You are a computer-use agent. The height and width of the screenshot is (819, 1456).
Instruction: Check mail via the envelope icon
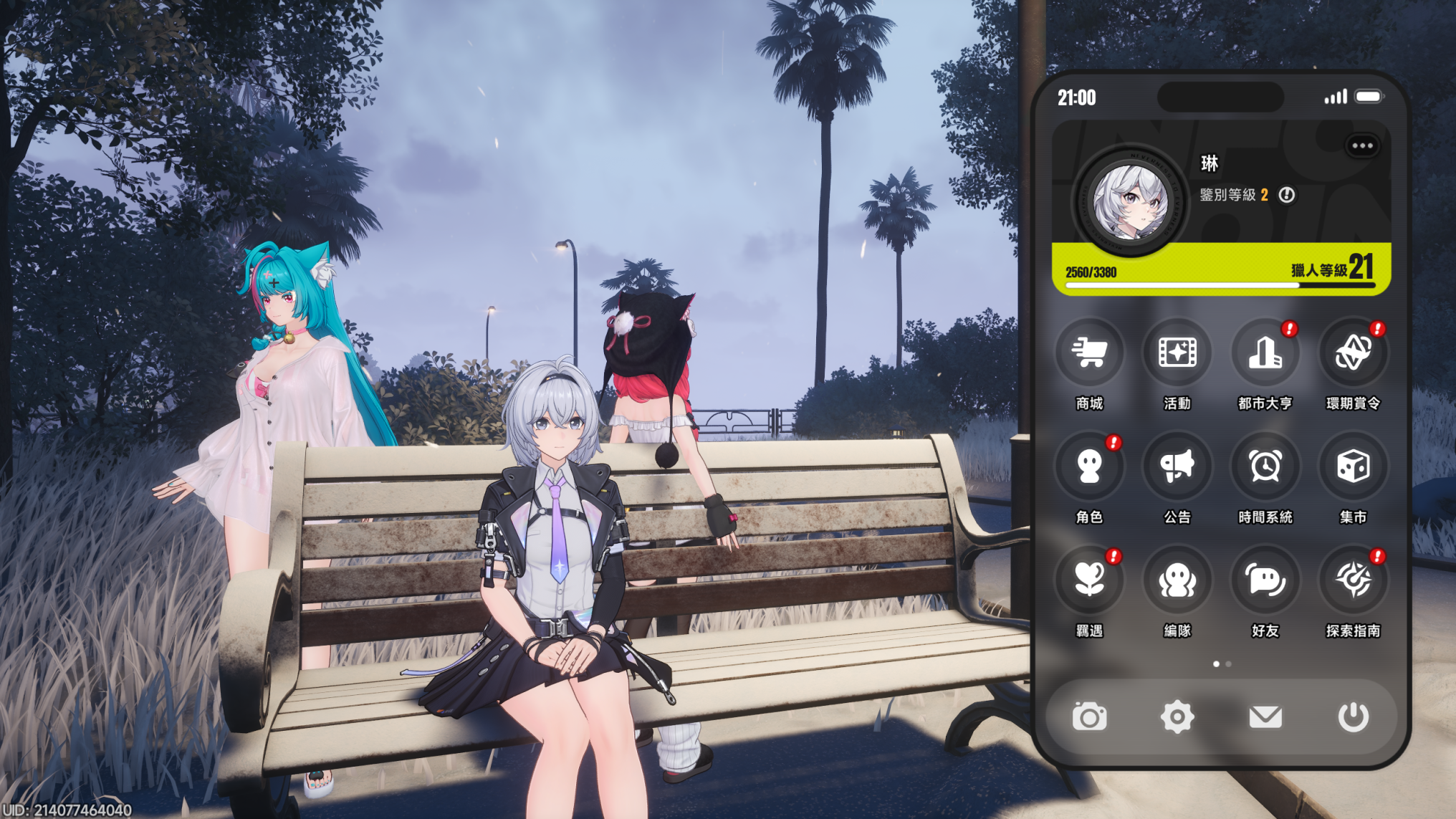1265,717
